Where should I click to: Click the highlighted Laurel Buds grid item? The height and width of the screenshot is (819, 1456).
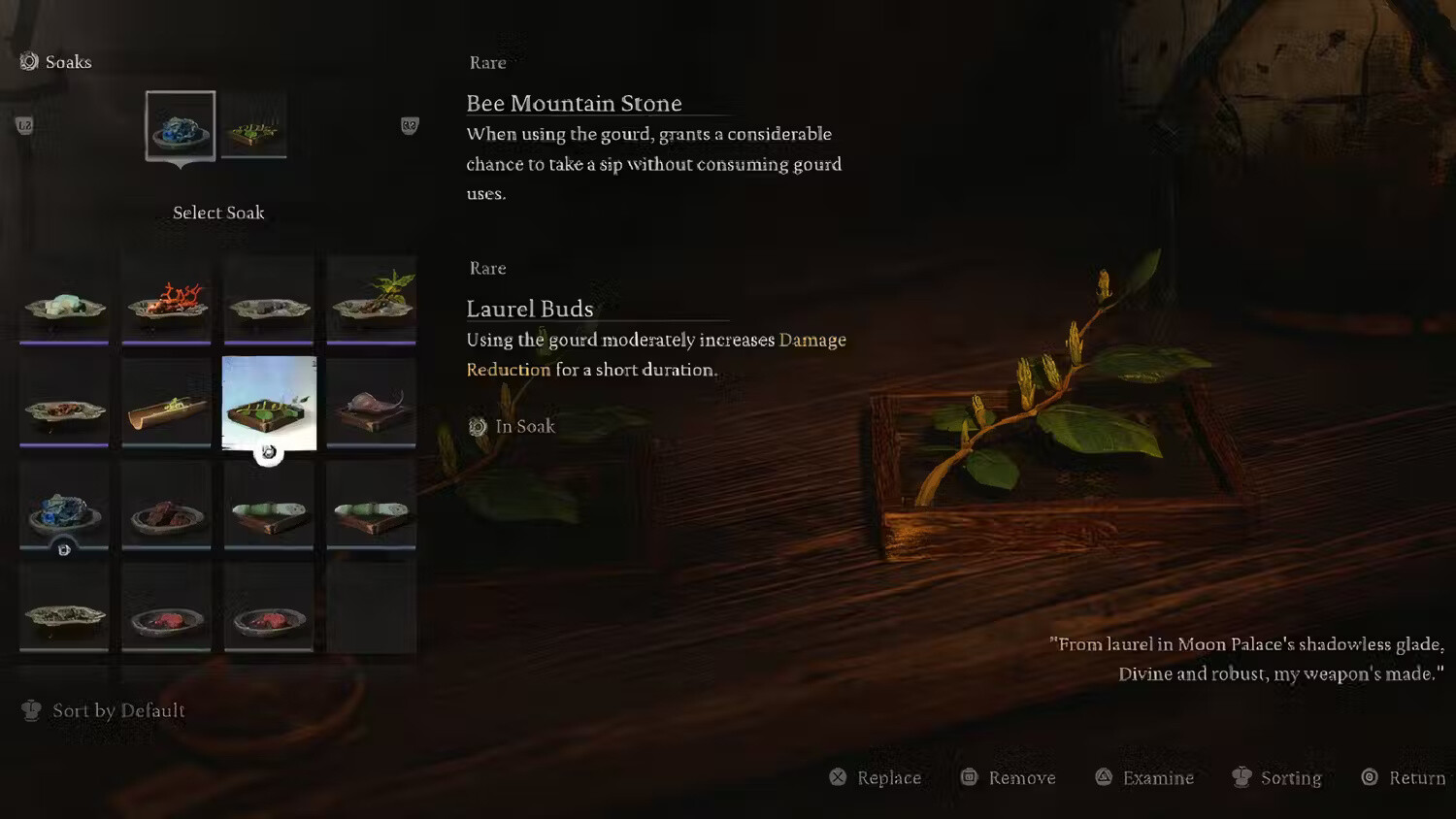pos(269,404)
